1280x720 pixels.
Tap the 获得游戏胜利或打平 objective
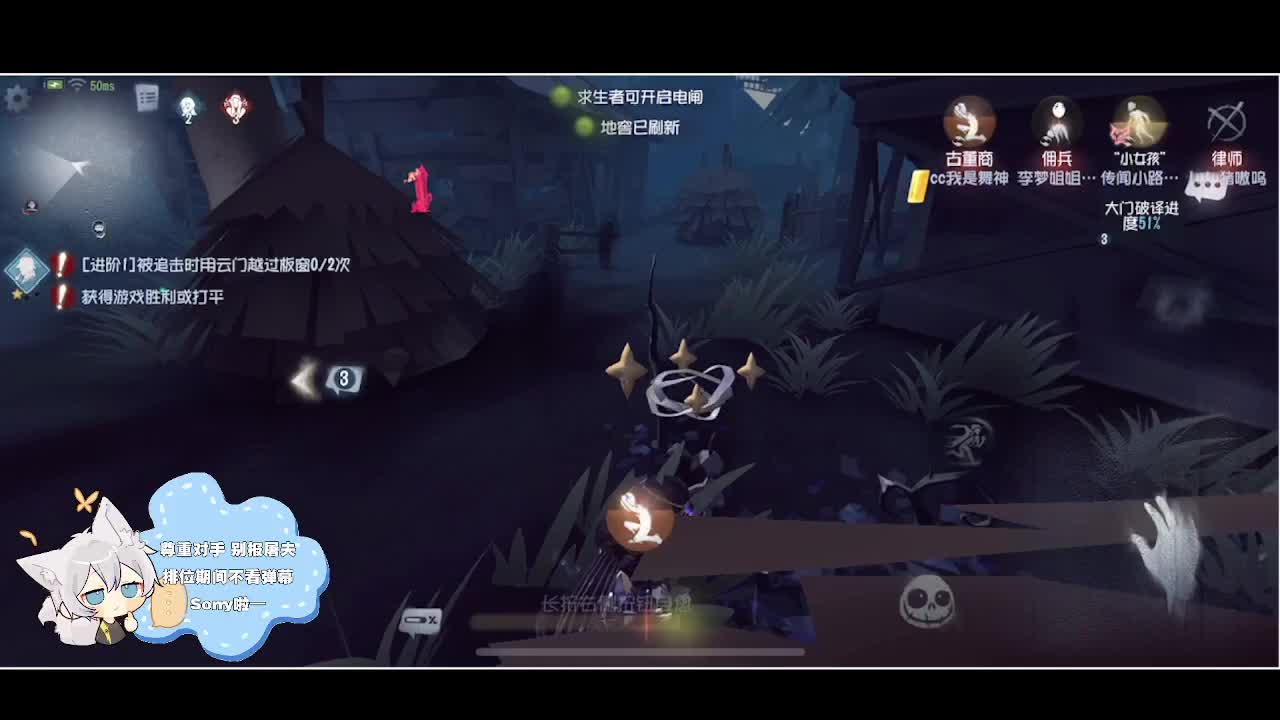[155, 294]
